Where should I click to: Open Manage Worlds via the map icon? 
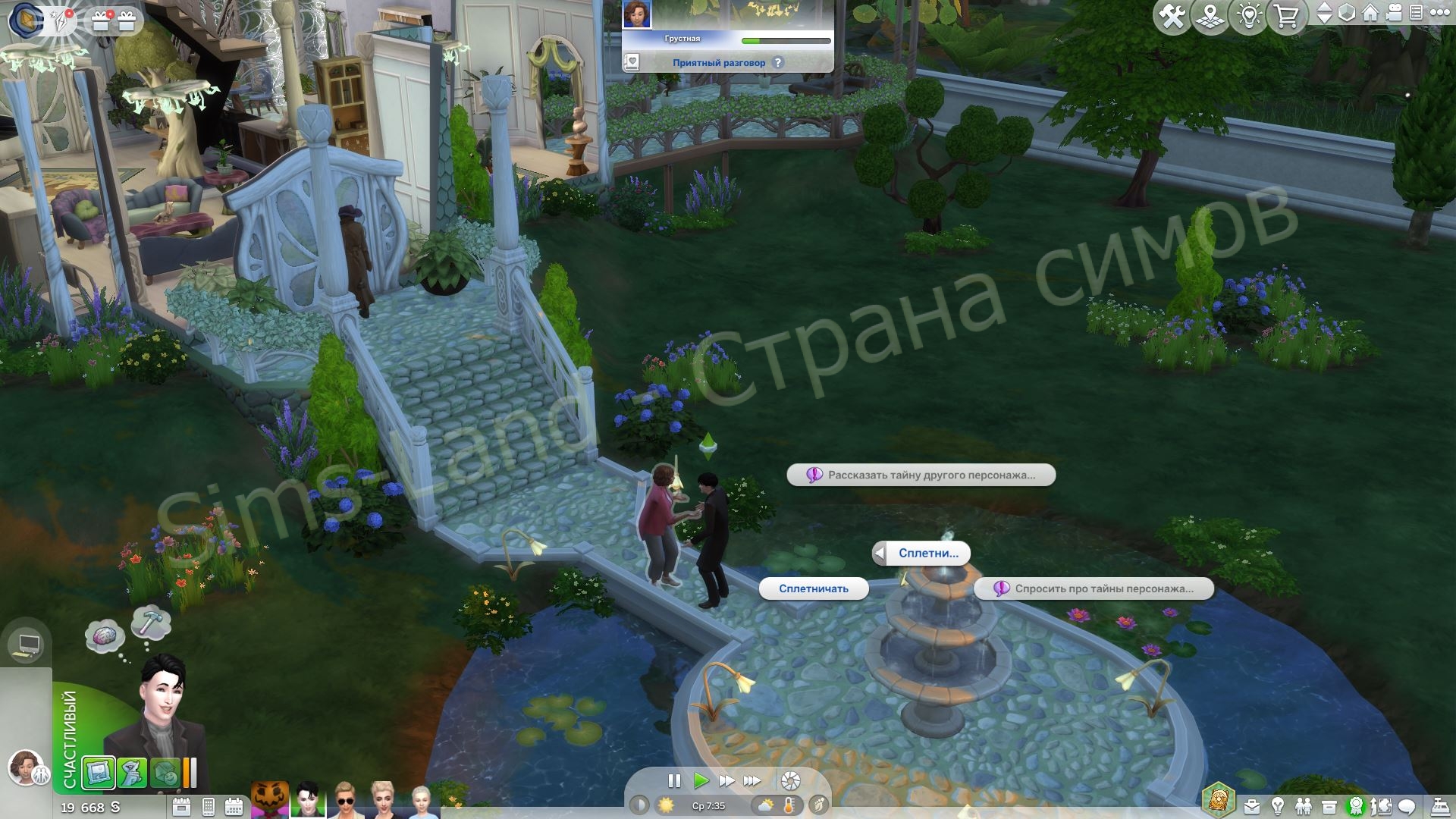point(1210,14)
